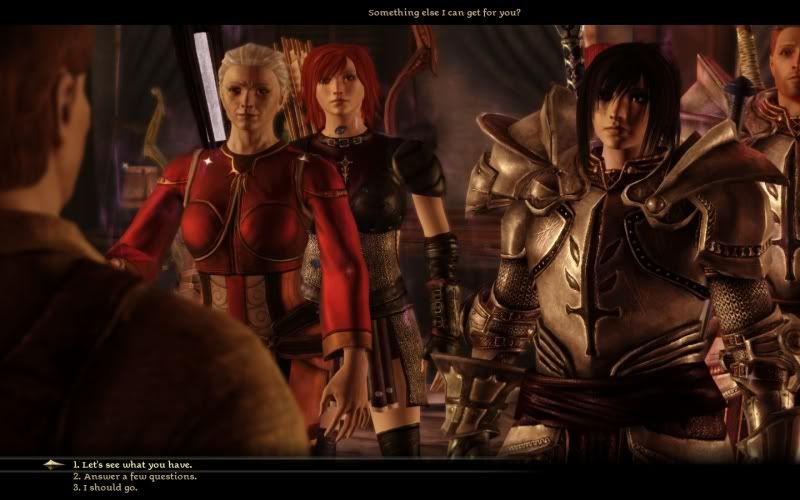The width and height of the screenshot is (800, 500).
Task: Select "Answer a few questions." dialogue option
Action: pyautogui.click(x=134, y=476)
